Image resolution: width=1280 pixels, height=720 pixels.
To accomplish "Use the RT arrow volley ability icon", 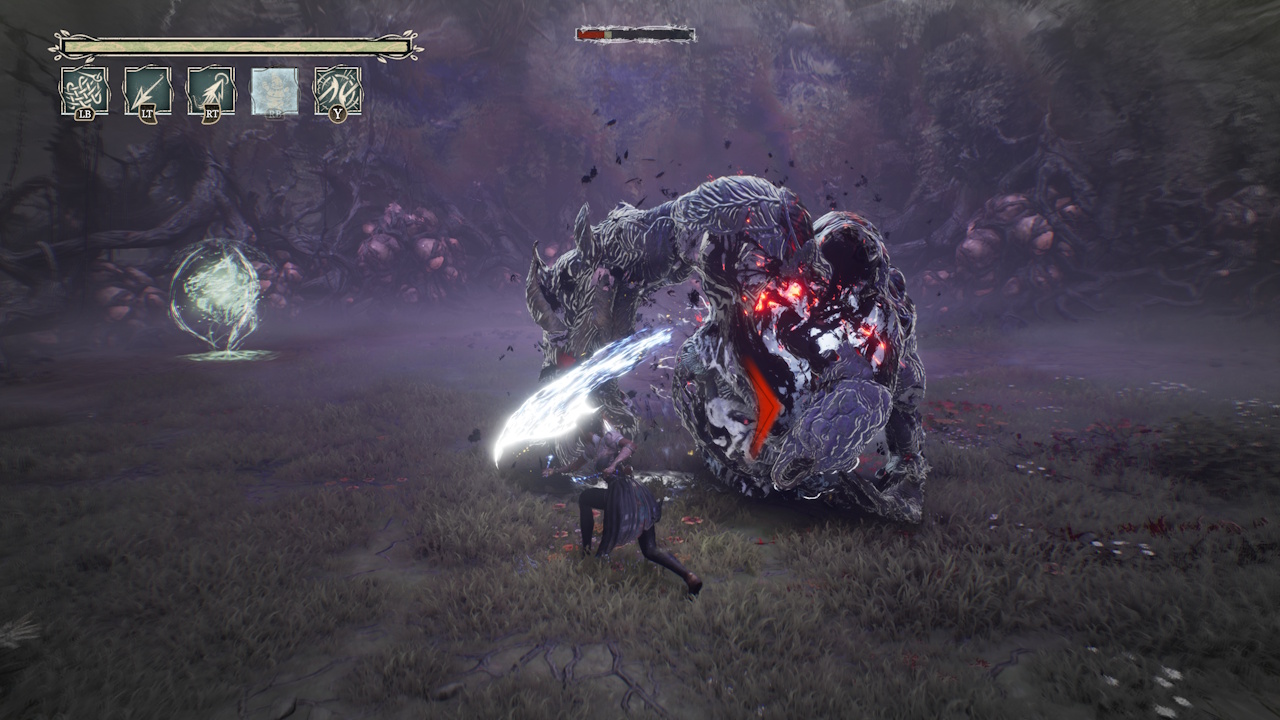I will (x=211, y=88).
